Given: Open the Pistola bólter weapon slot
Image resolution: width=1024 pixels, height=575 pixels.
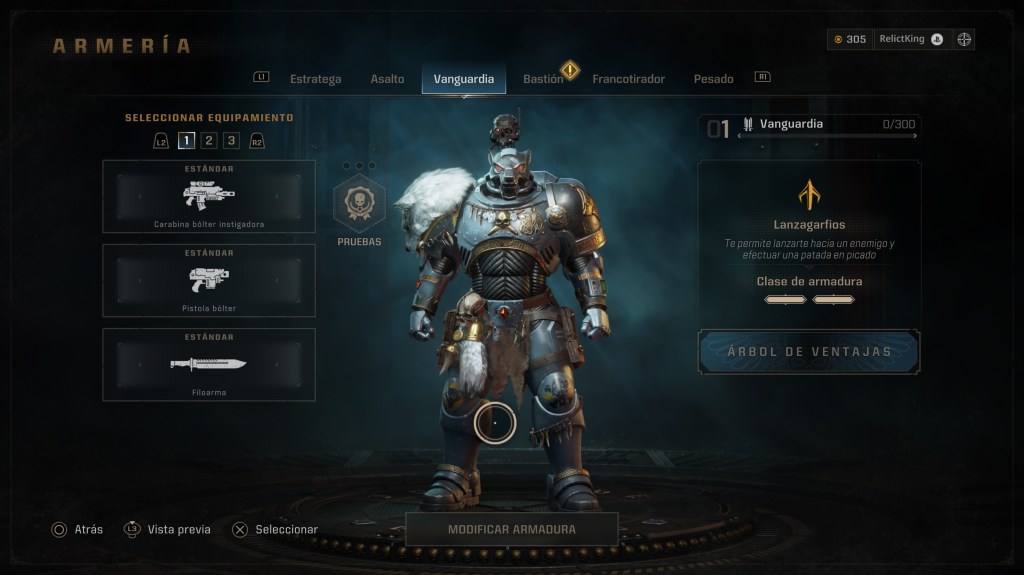Looking at the screenshot, I should click(x=209, y=280).
